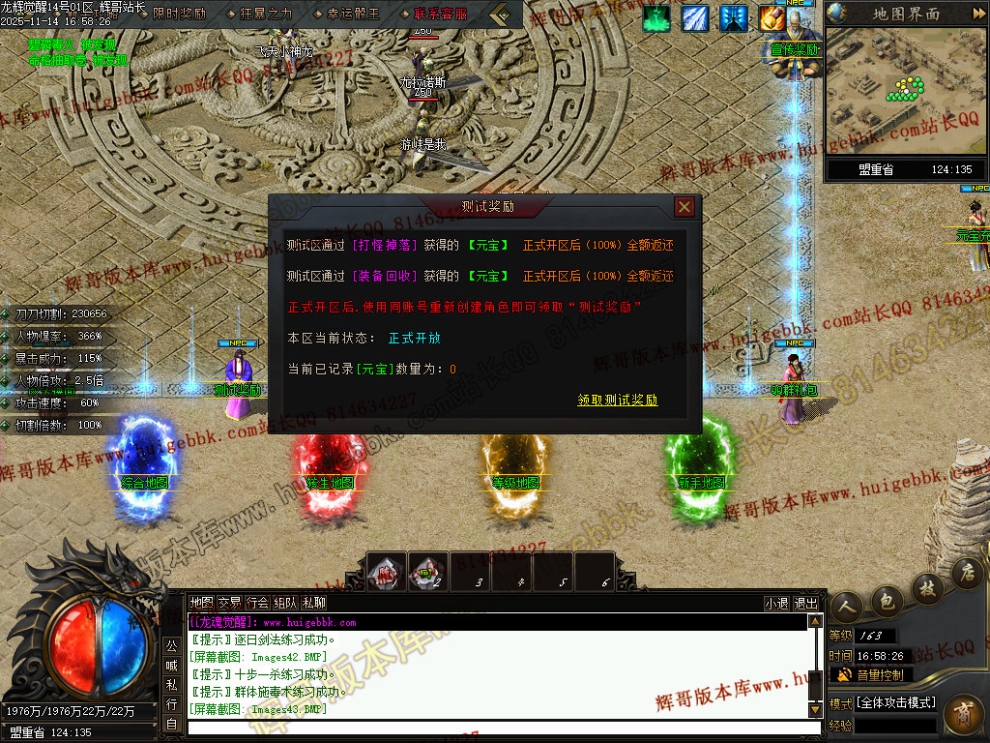
Task: Click the 小退 logout button
Action: [x=777, y=603]
